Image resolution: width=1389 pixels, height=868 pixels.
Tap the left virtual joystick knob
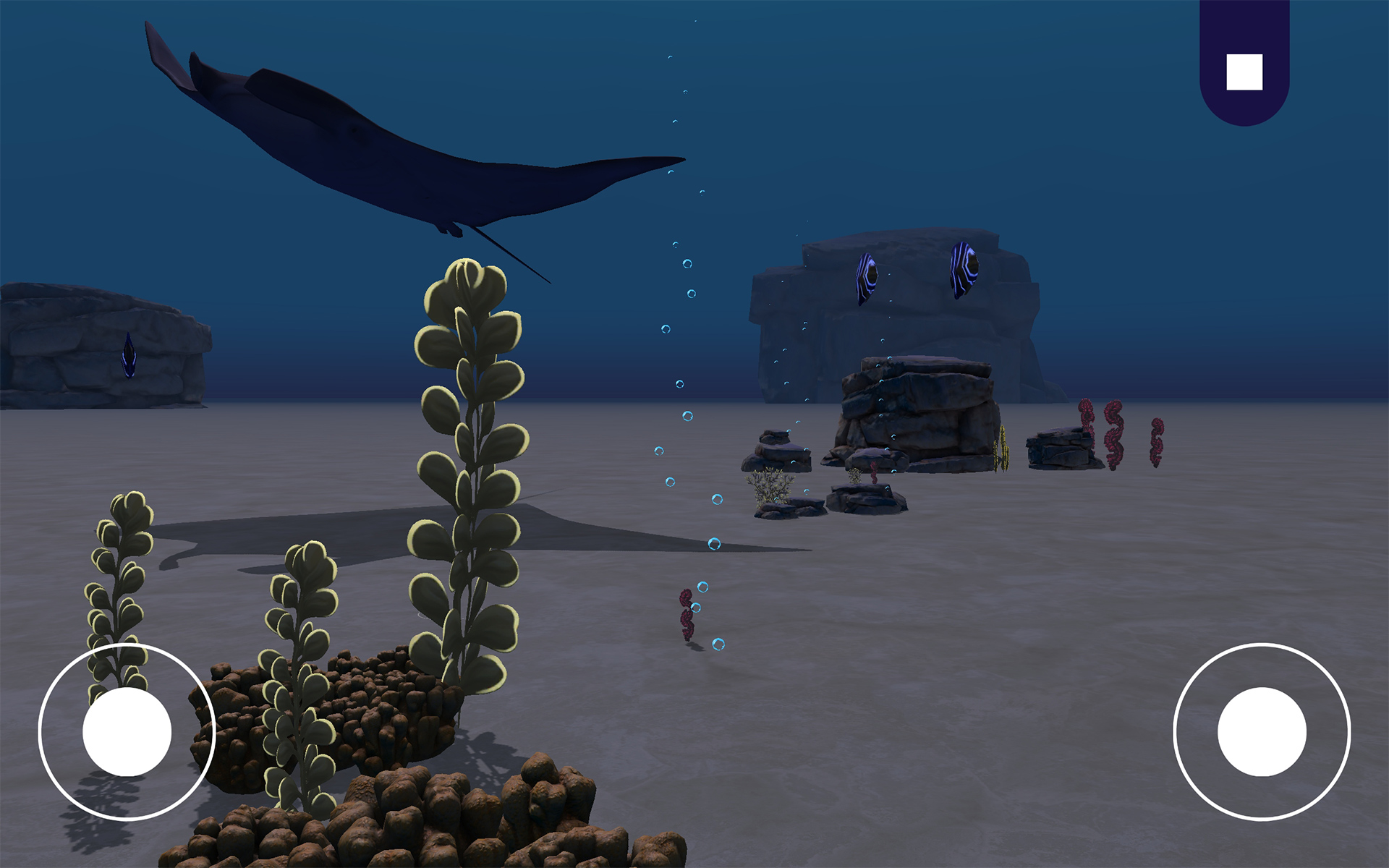(x=127, y=731)
